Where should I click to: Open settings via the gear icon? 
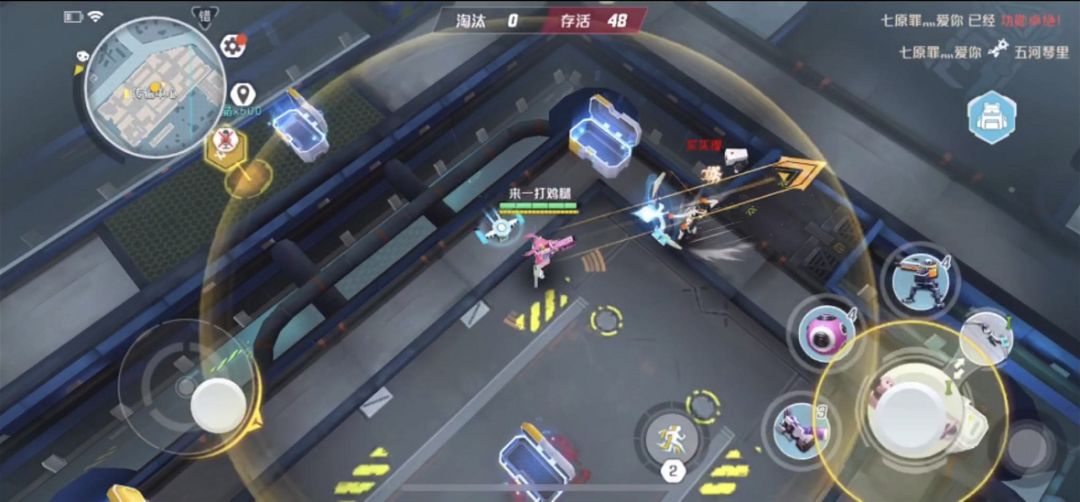(233, 44)
